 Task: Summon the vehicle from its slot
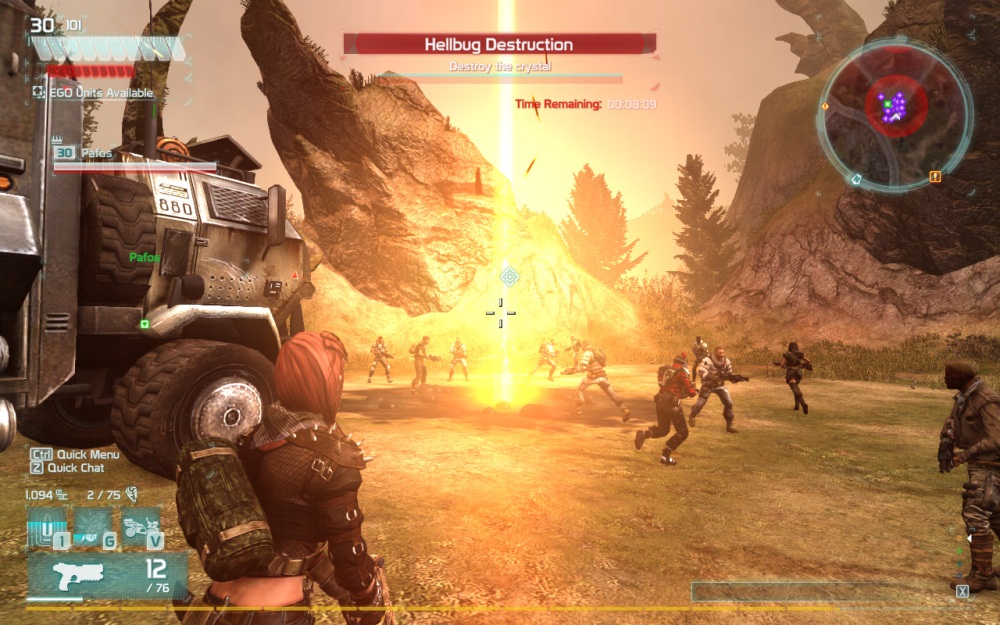(x=141, y=528)
